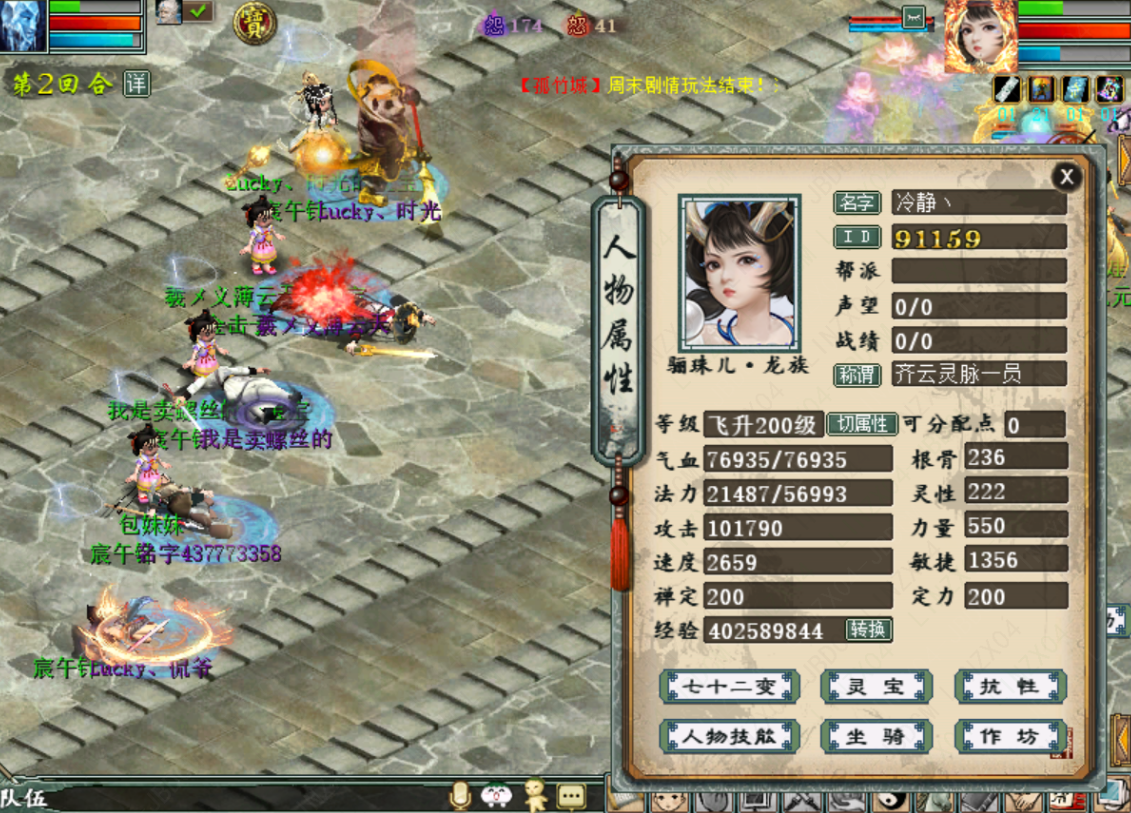
Task: Click the green checkmark beside the pet portrait
Action: point(197,12)
